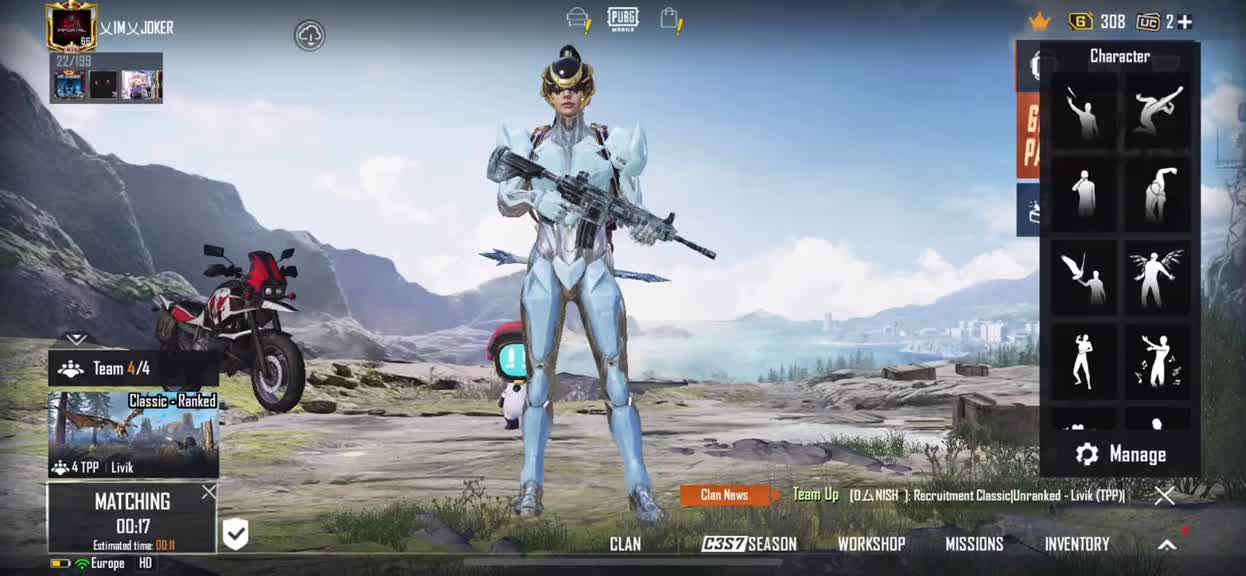This screenshot has height=576, width=1246.
Task: Choose the emote with a bird on the arm
Action: (1083, 277)
